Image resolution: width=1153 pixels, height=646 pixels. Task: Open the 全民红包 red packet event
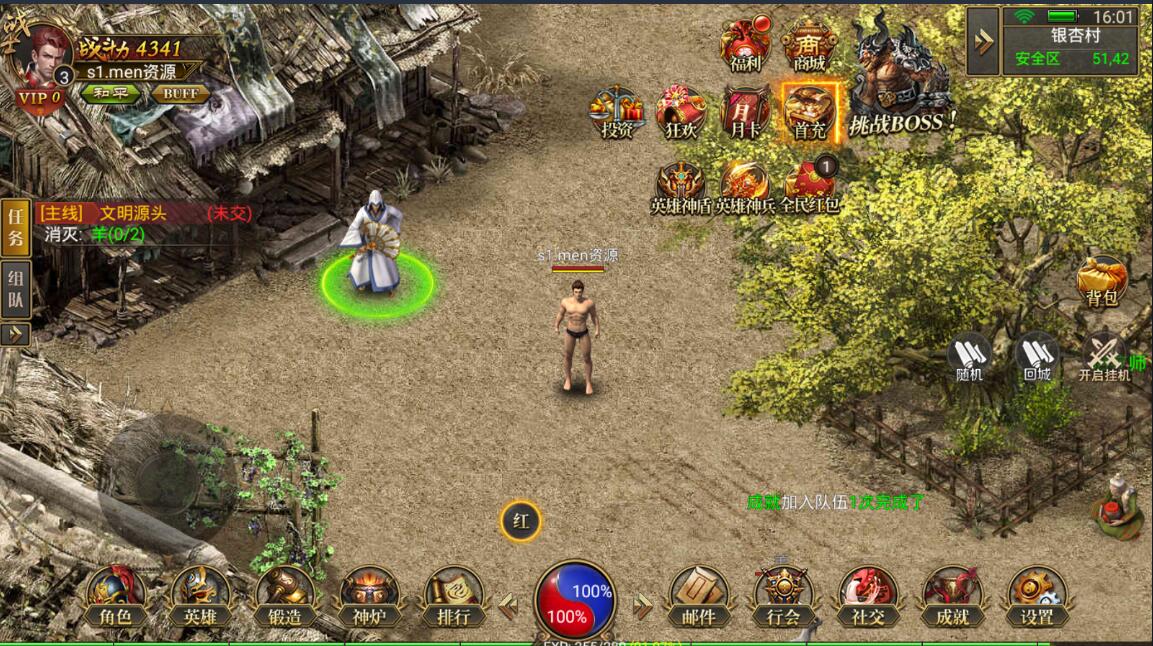(x=809, y=187)
